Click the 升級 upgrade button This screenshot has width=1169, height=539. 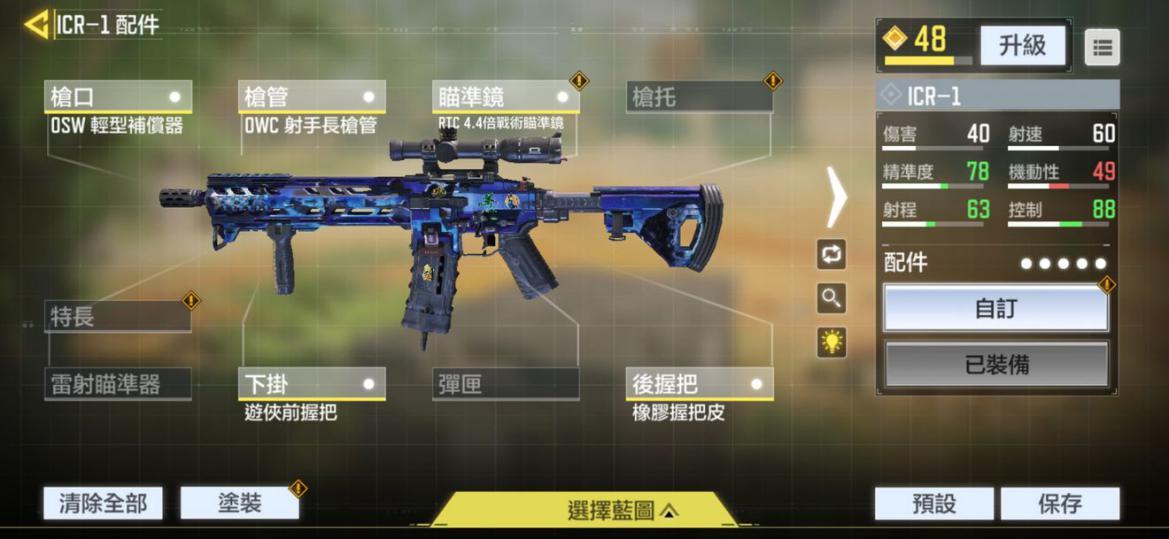pyautogui.click(x=1022, y=45)
